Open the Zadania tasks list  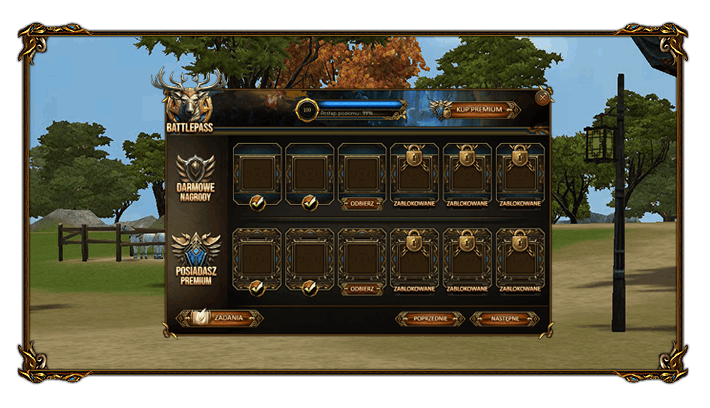pos(221,318)
